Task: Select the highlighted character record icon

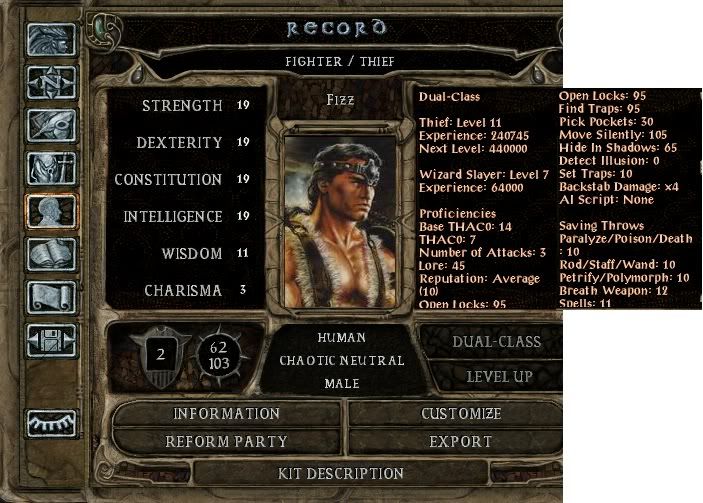Action: tap(47, 211)
